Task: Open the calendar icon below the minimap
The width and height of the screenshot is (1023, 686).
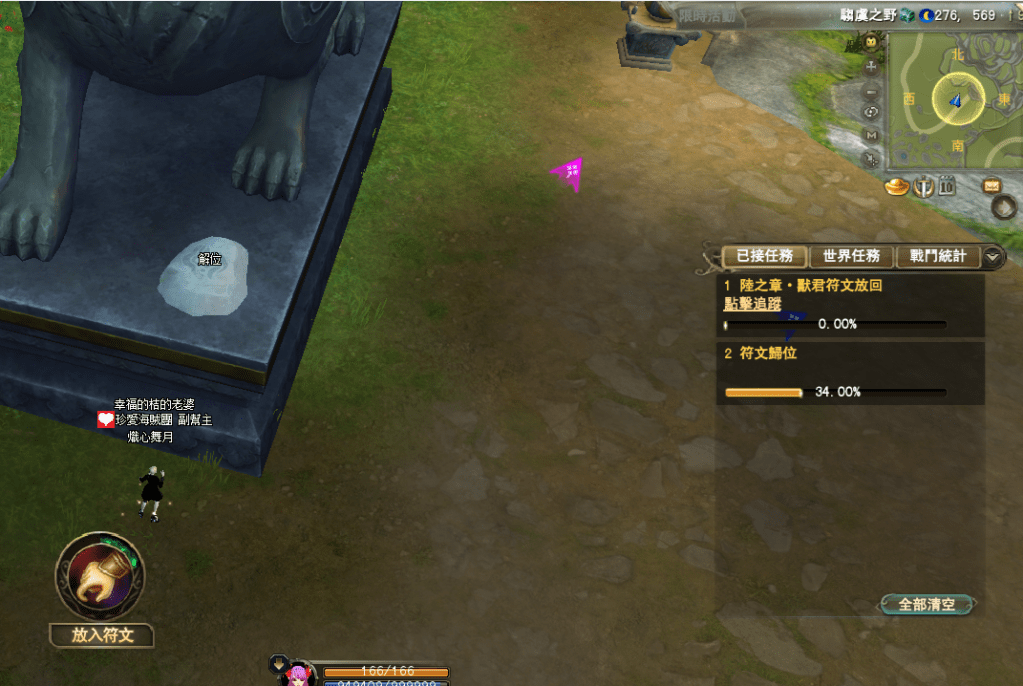Action: (947, 186)
